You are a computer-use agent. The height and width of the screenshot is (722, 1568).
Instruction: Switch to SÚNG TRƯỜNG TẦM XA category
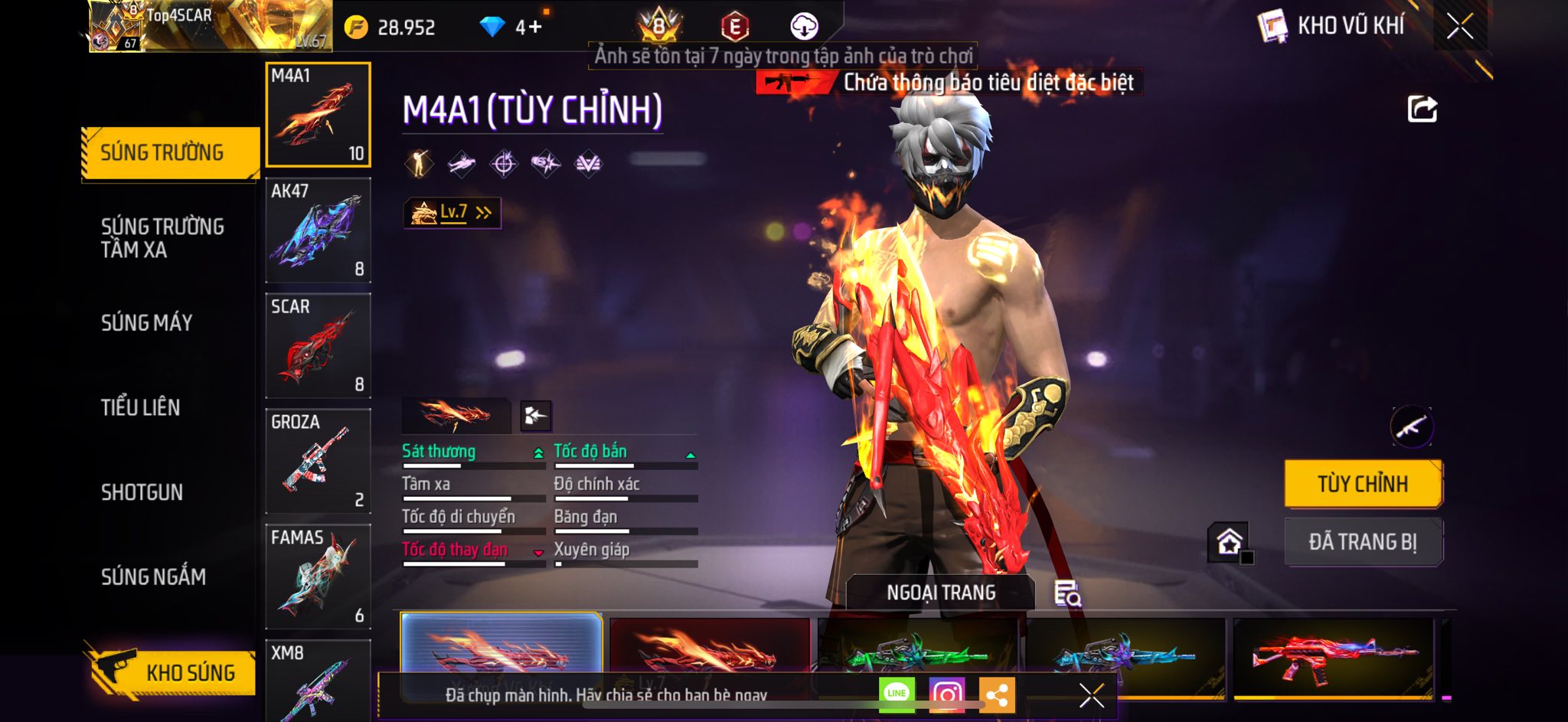[x=162, y=237]
